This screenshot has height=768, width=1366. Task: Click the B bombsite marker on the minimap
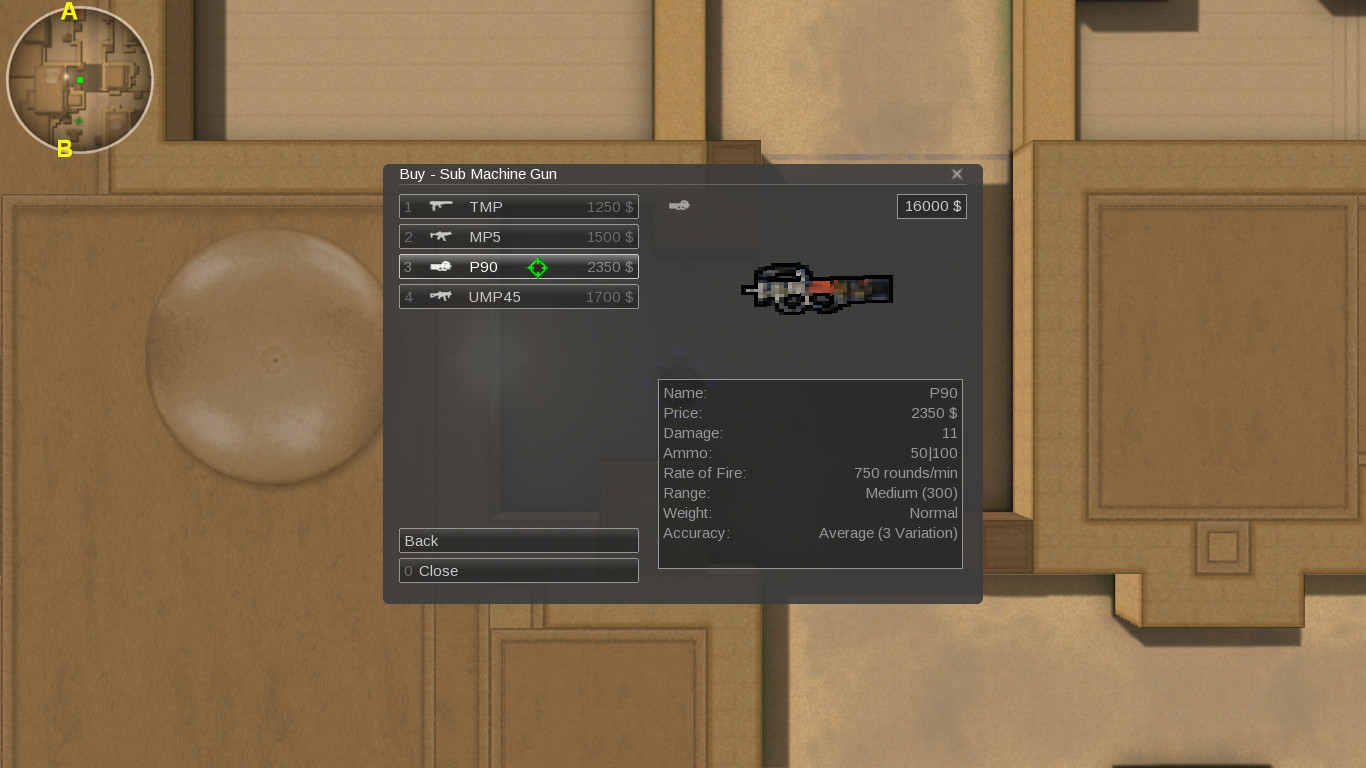[65, 148]
